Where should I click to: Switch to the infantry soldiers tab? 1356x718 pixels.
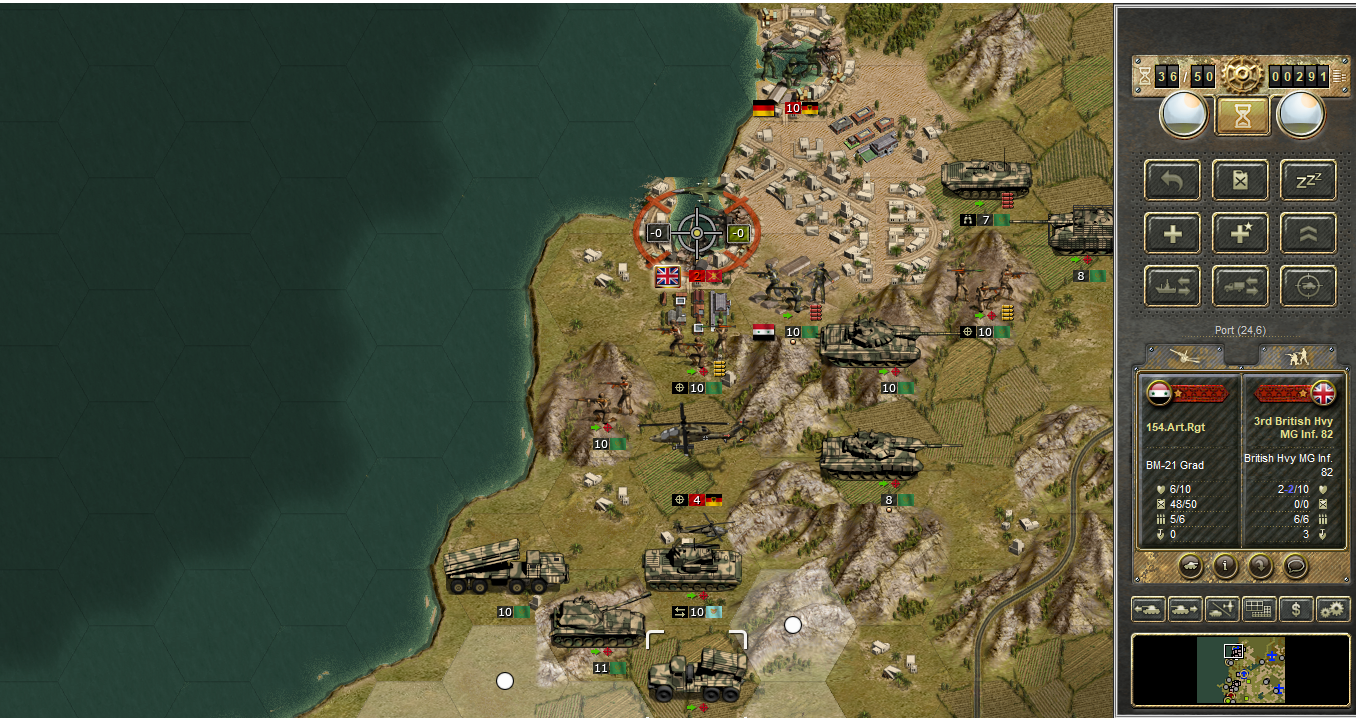1297,355
